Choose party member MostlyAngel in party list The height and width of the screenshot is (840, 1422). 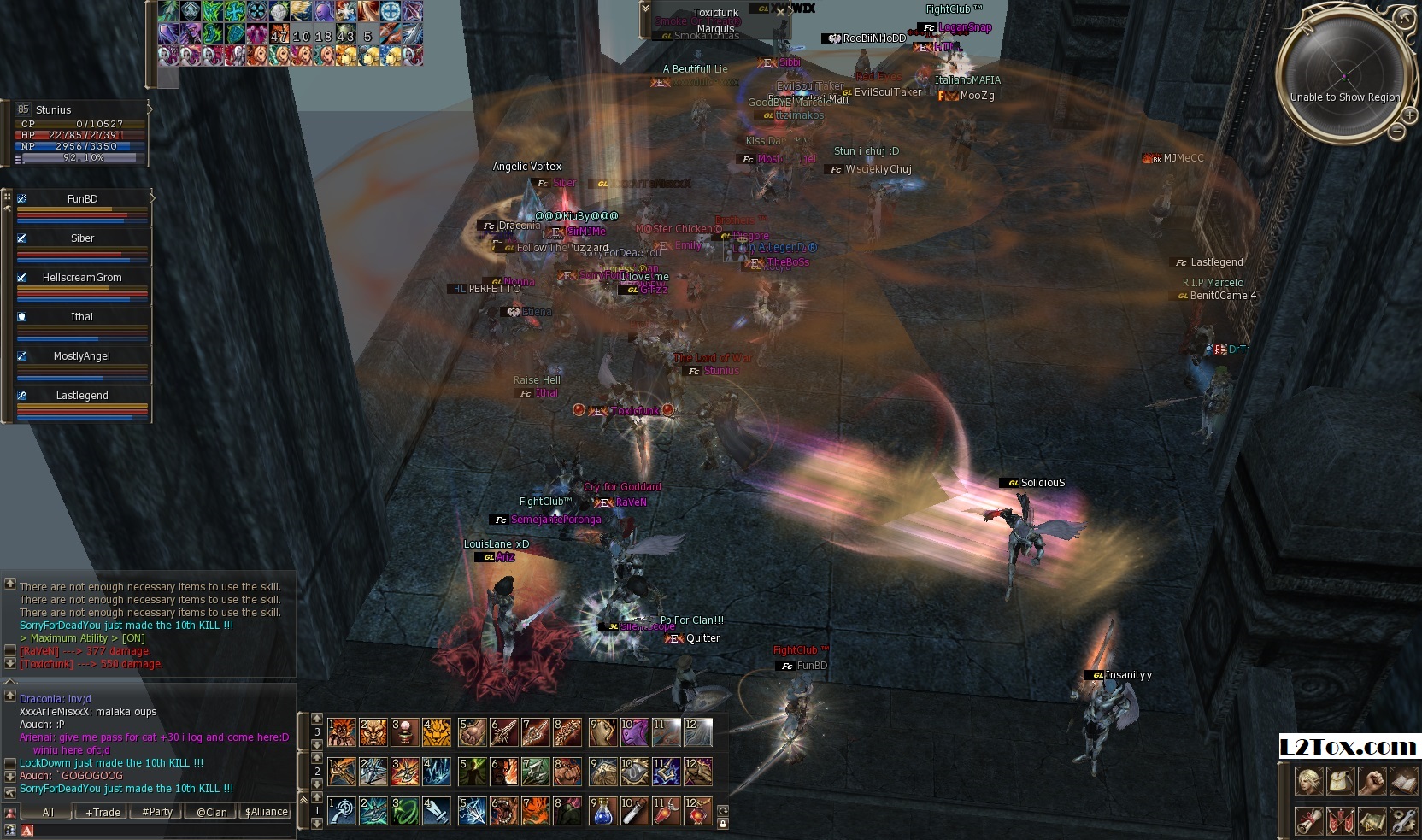pyautogui.click(x=83, y=356)
